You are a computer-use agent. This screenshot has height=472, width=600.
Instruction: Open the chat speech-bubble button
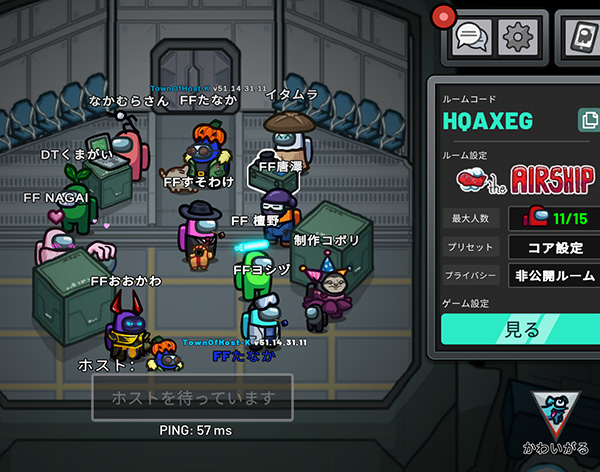pyautogui.click(x=471, y=37)
